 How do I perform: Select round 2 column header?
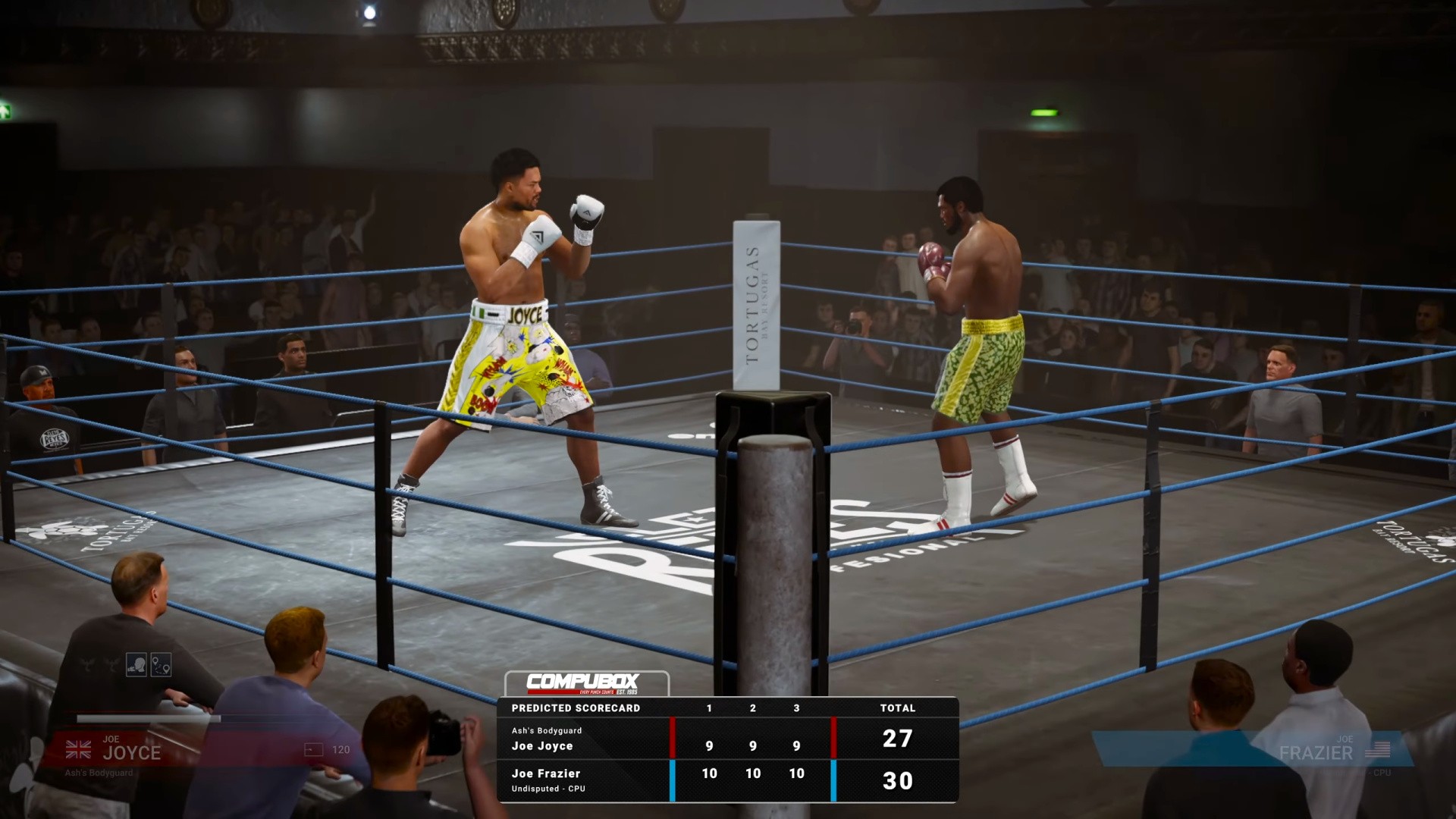752,708
